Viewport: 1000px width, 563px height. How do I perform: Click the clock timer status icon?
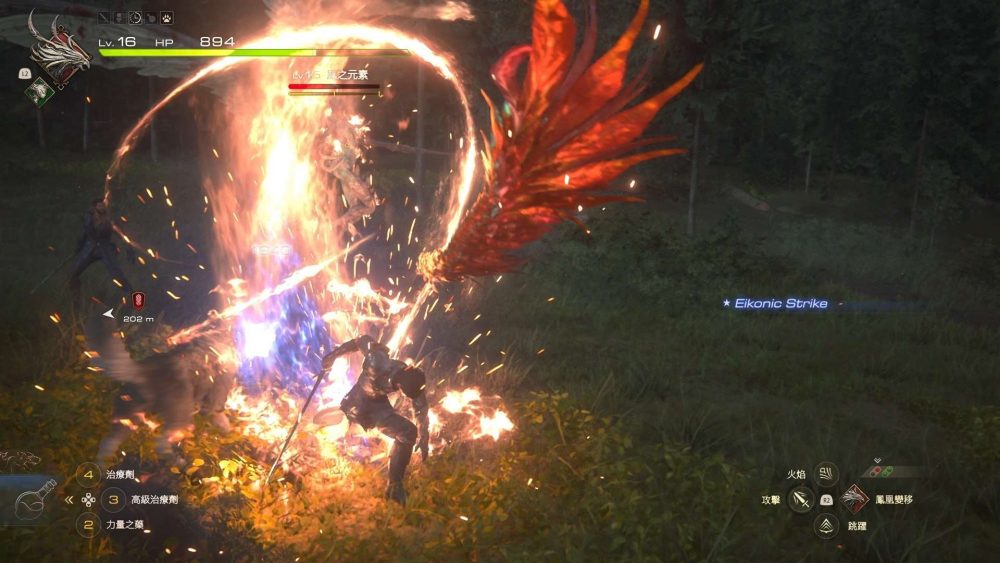tap(136, 17)
